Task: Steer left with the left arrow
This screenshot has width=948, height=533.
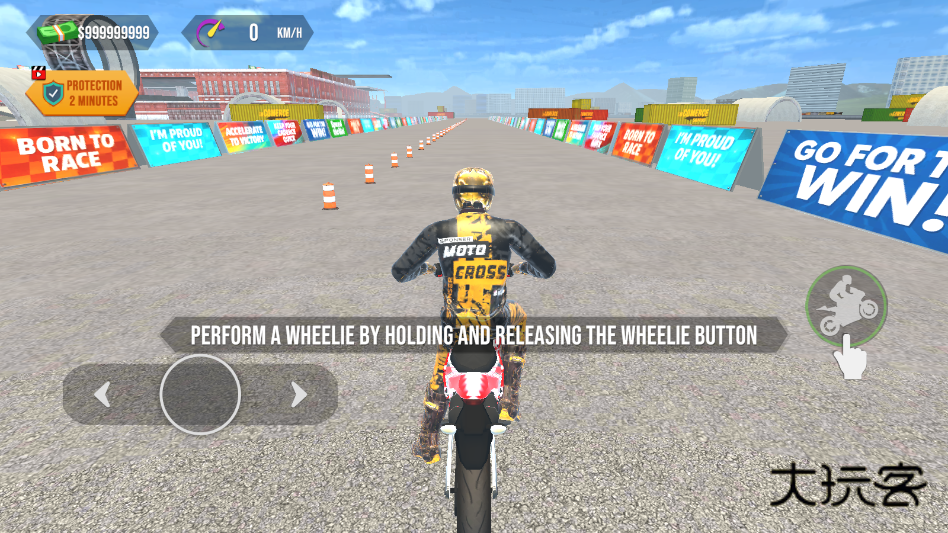Action: click(x=102, y=395)
